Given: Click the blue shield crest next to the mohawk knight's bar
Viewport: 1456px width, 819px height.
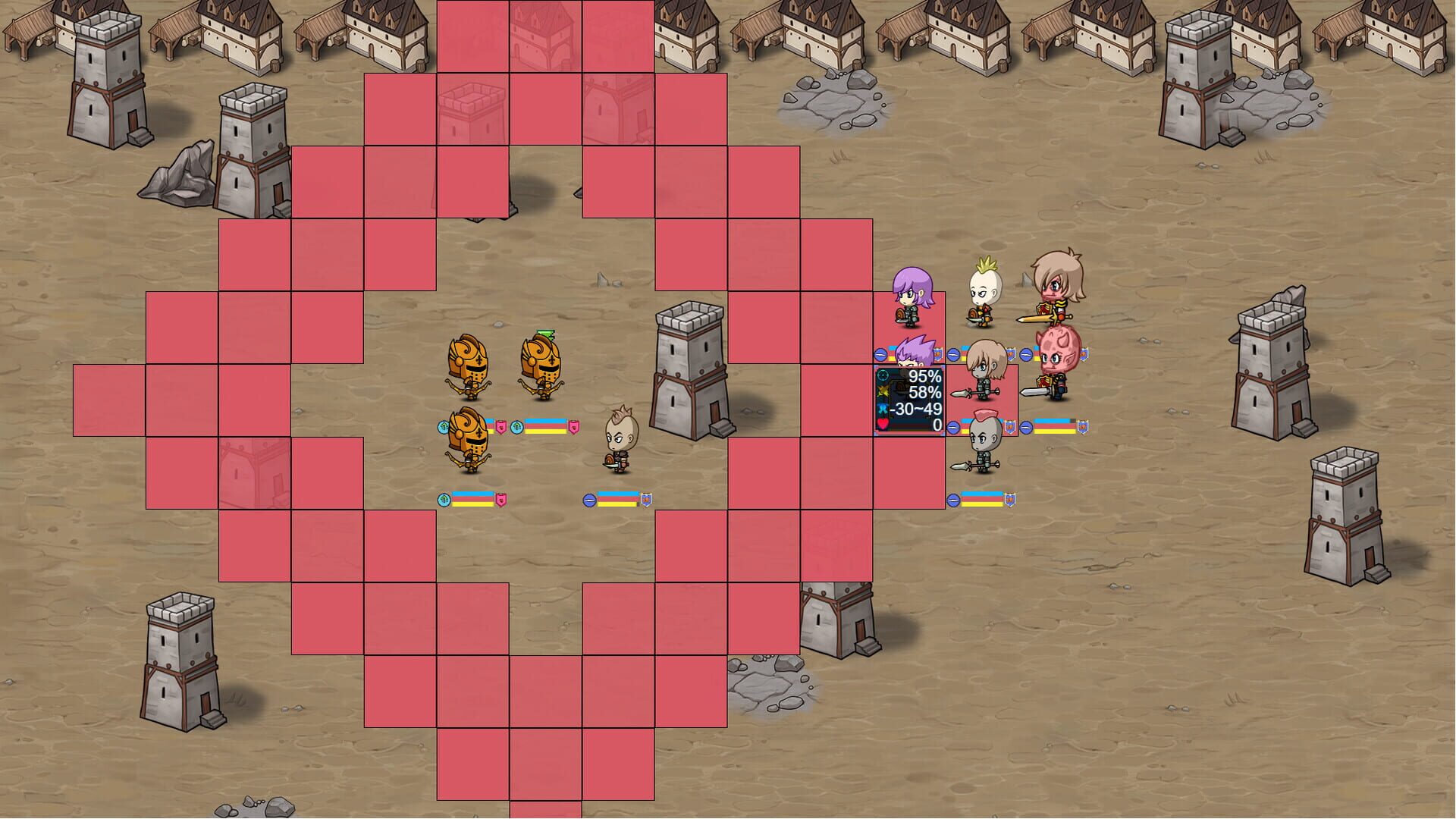Looking at the screenshot, I should coord(1009,425).
